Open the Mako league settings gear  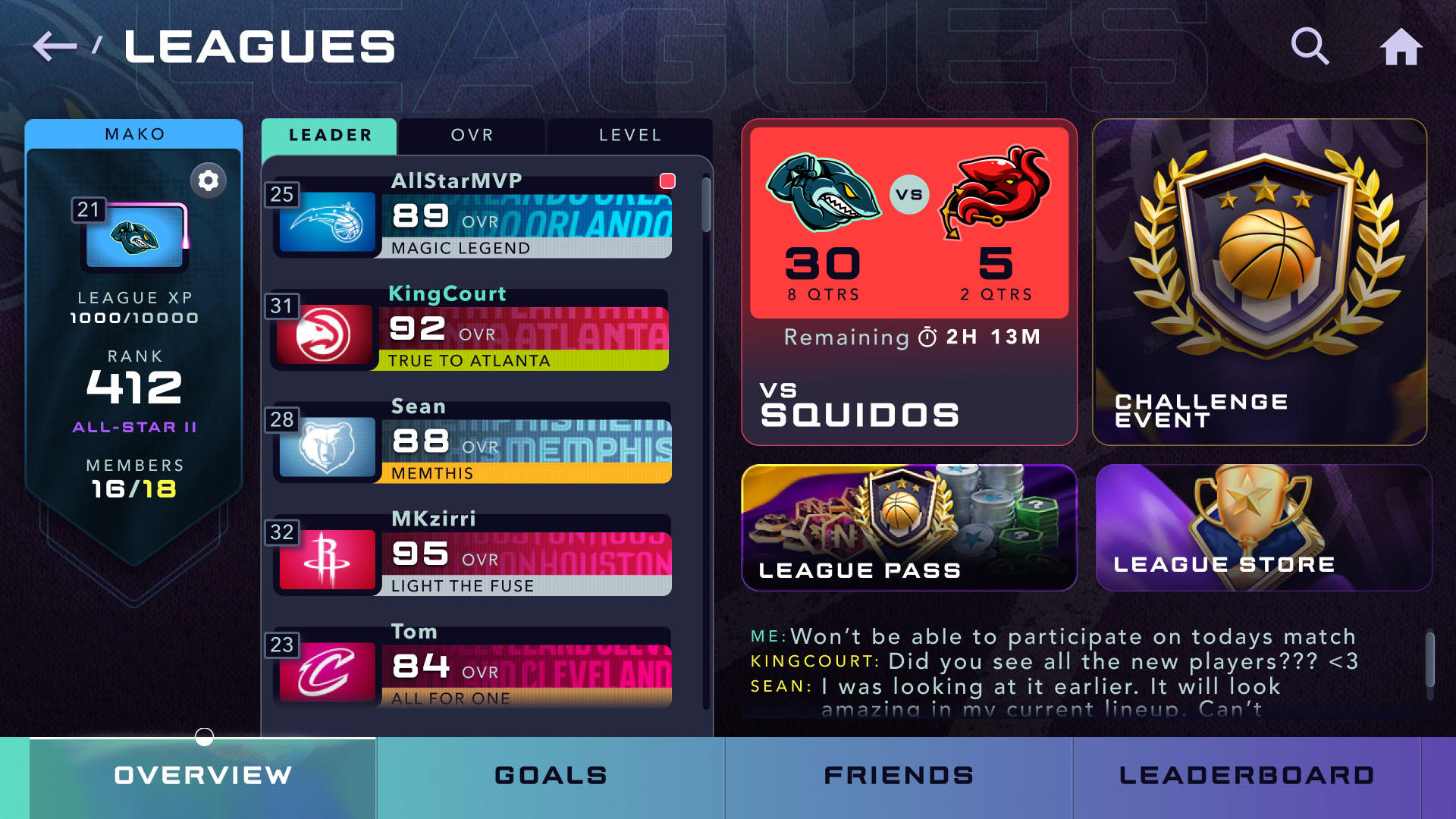(x=208, y=180)
